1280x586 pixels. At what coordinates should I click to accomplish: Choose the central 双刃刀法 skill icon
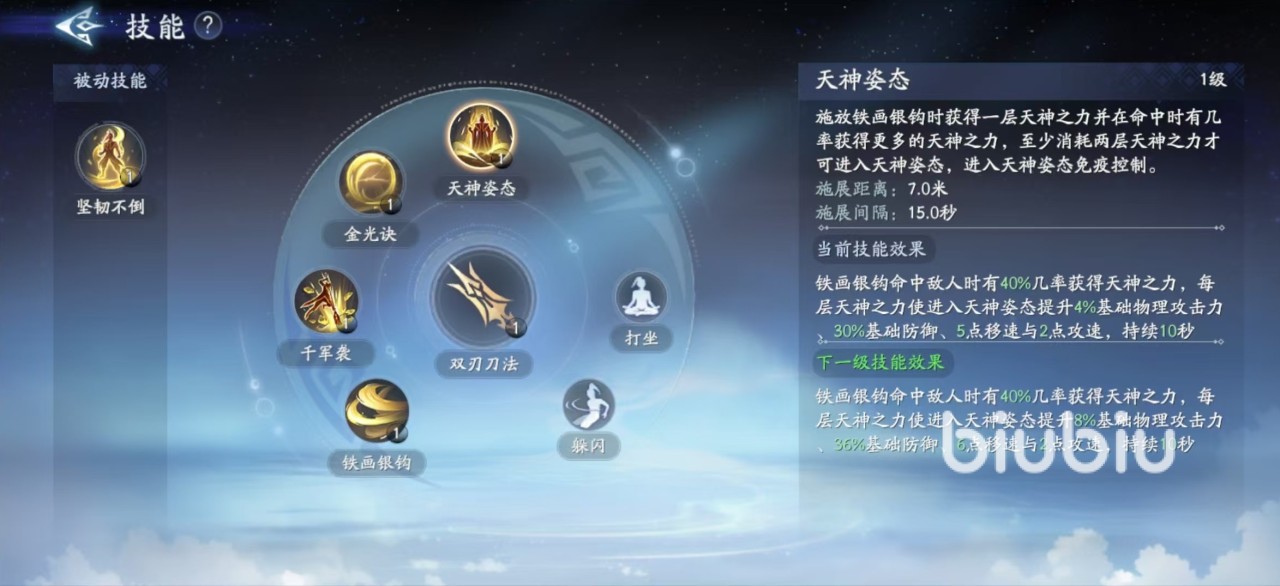483,297
